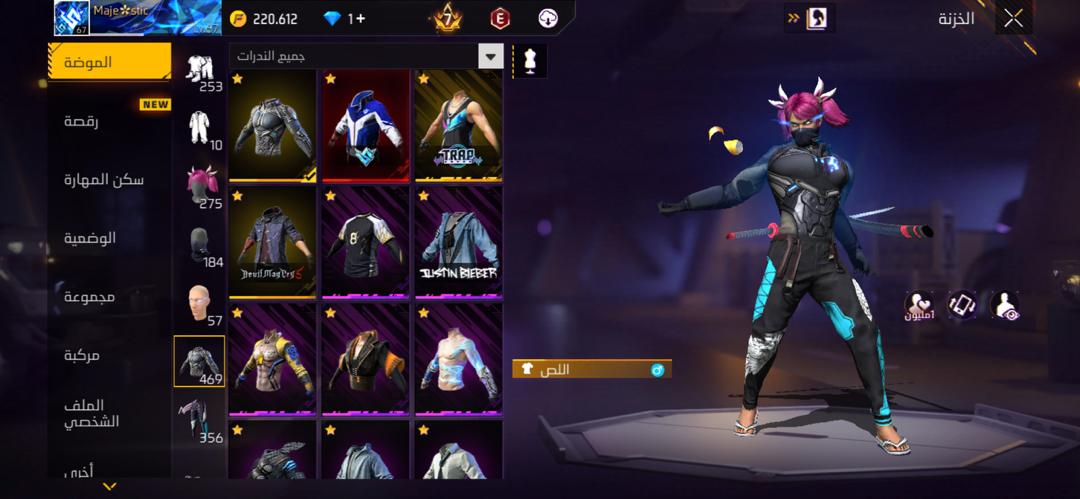
Task: Pick the bald head face category
Action: click(x=200, y=302)
